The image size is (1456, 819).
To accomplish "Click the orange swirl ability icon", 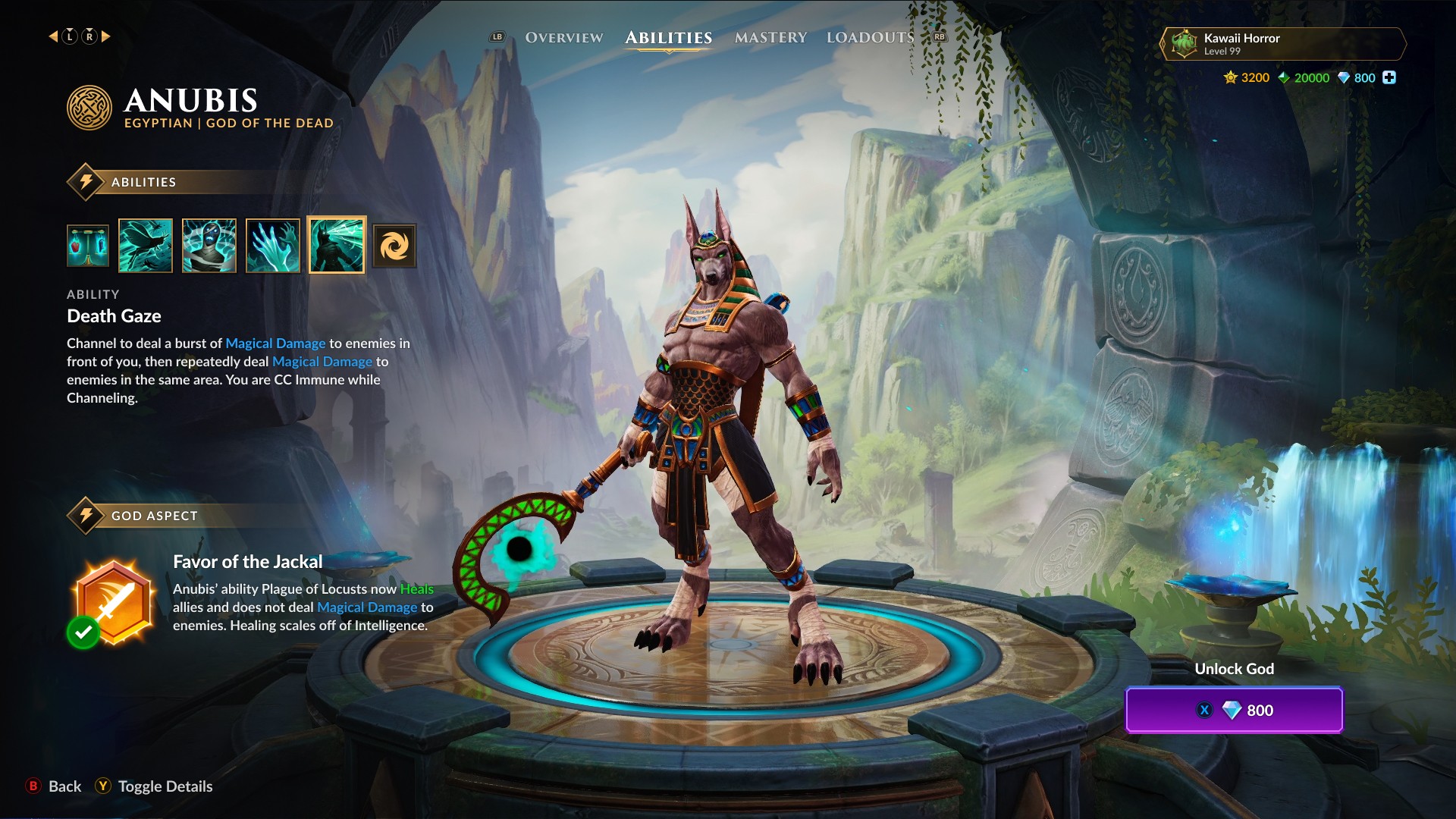I will click(x=394, y=246).
